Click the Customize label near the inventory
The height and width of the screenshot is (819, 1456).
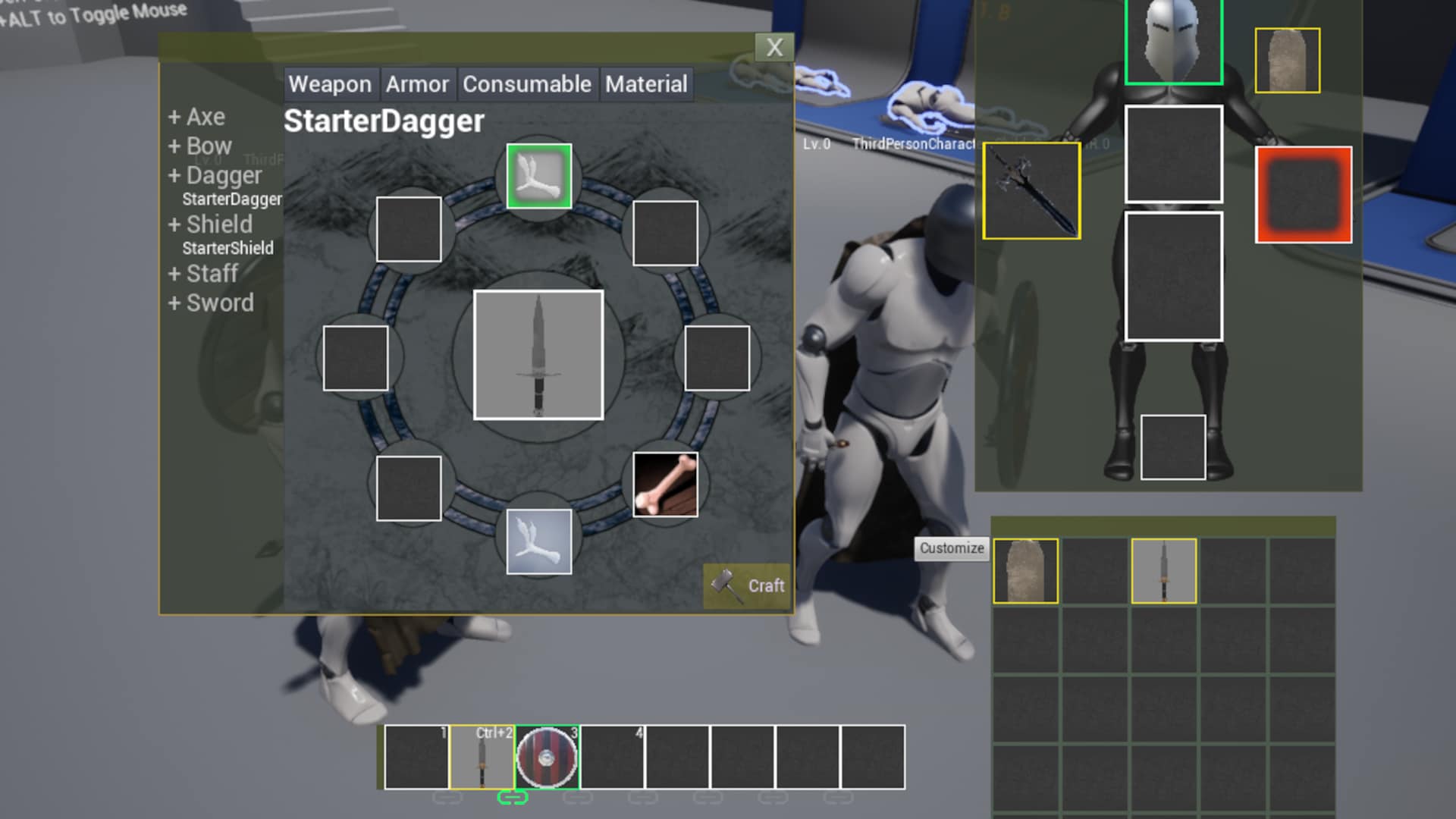click(951, 548)
